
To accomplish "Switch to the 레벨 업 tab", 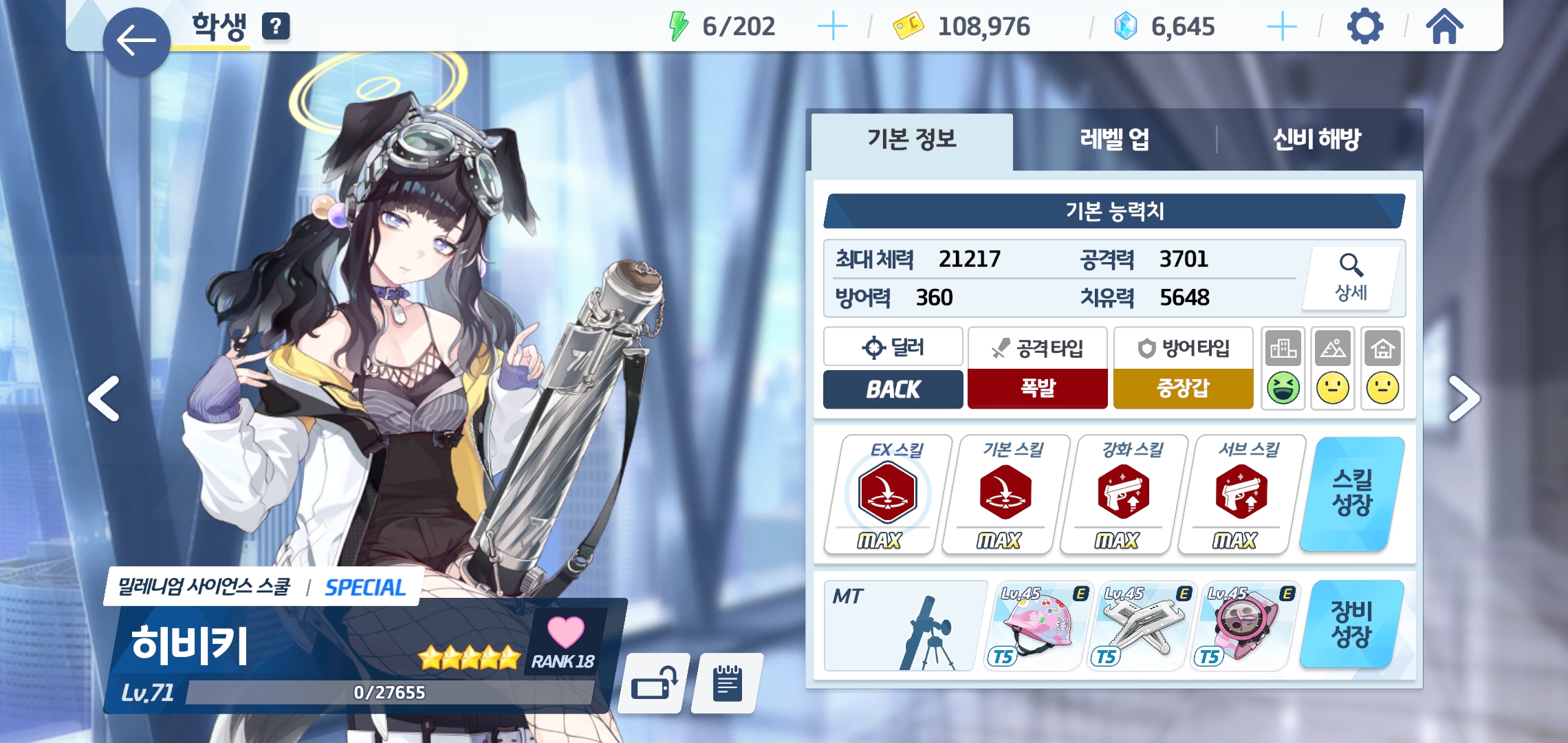I will tap(1114, 140).
